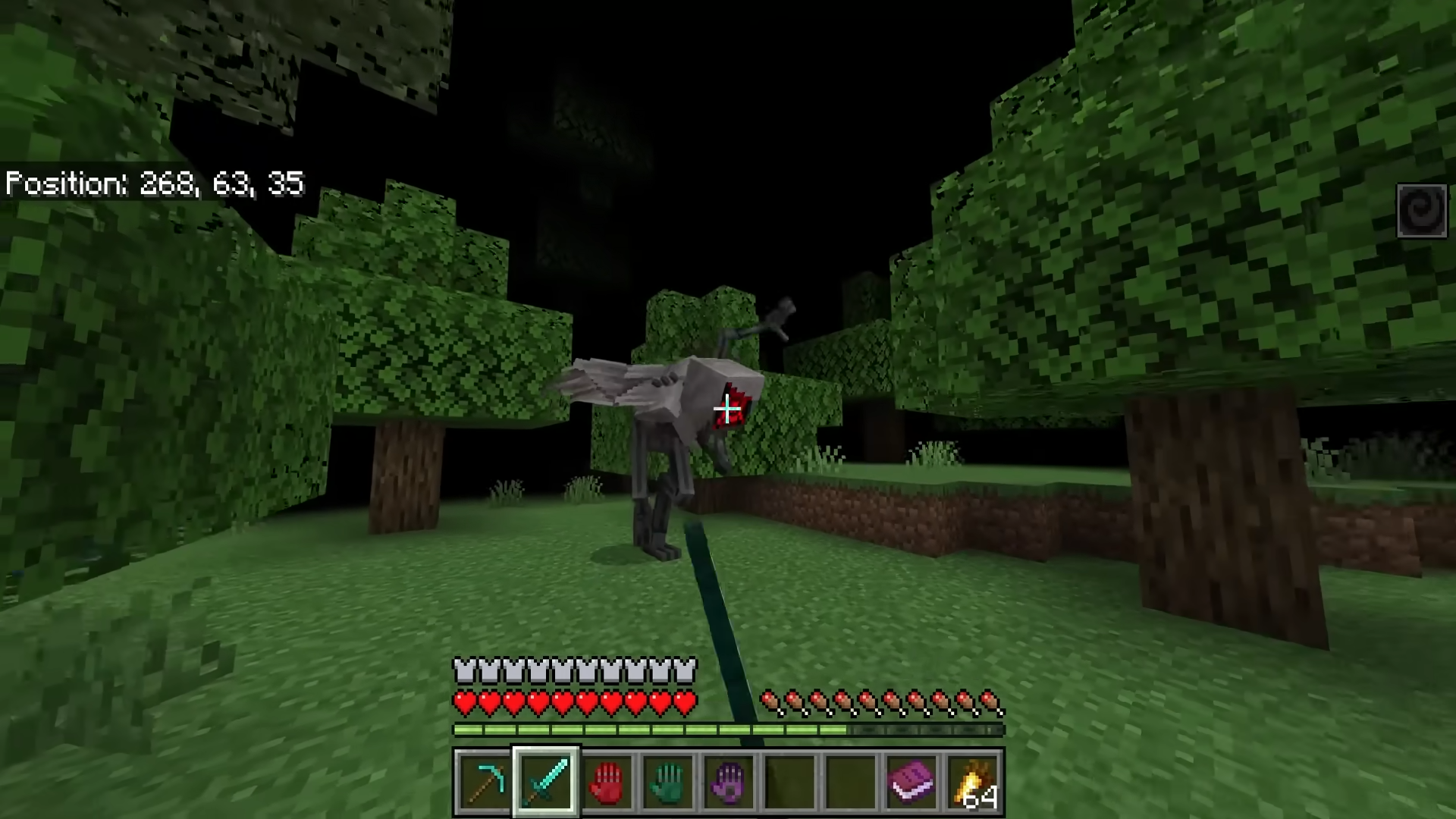Select the diamond sword hotbar slot
Viewport: 1456px width, 819px height.
coord(546,782)
